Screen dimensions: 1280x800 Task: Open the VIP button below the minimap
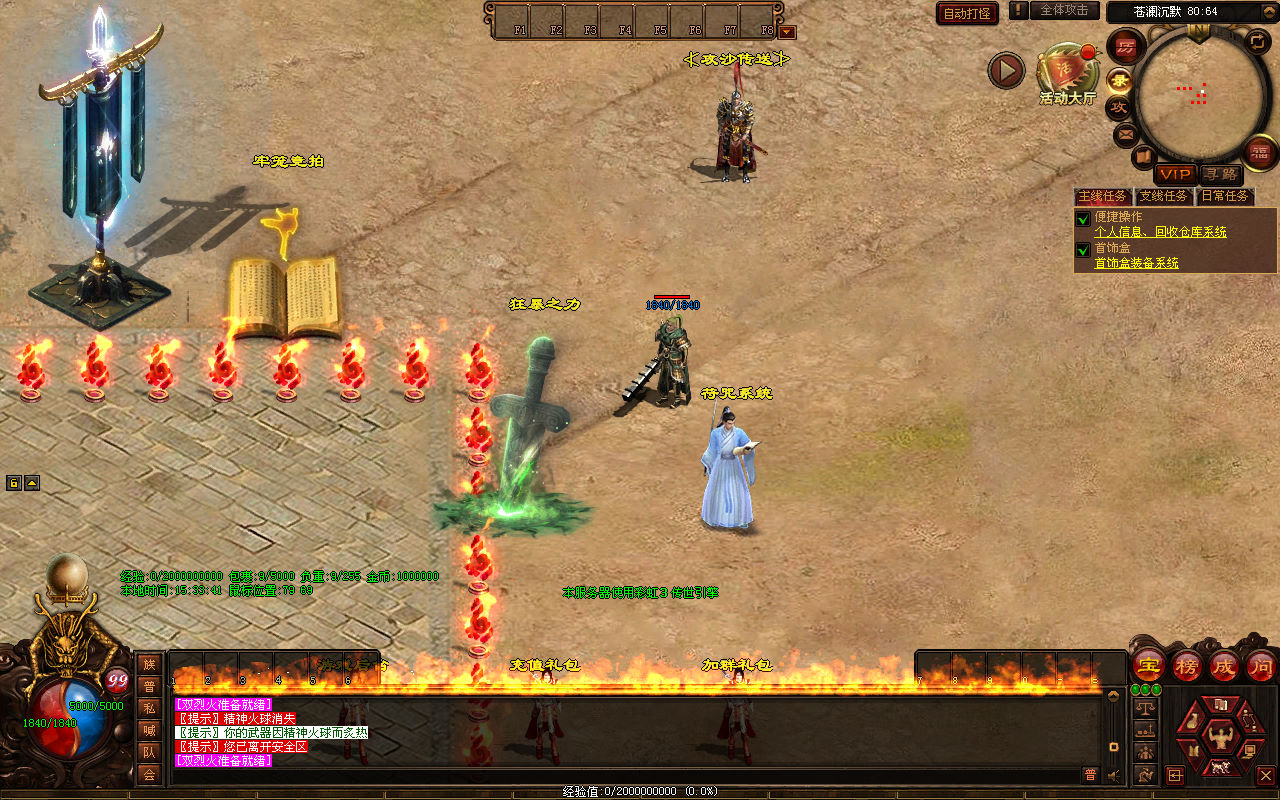click(1175, 174)
